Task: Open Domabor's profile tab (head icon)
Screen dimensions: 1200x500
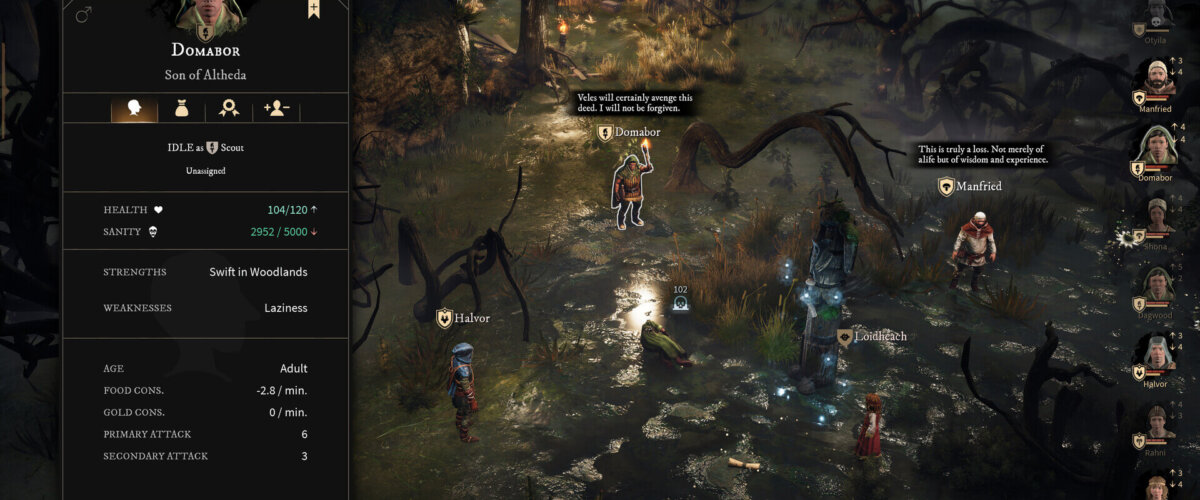Action: click(134, 109)
